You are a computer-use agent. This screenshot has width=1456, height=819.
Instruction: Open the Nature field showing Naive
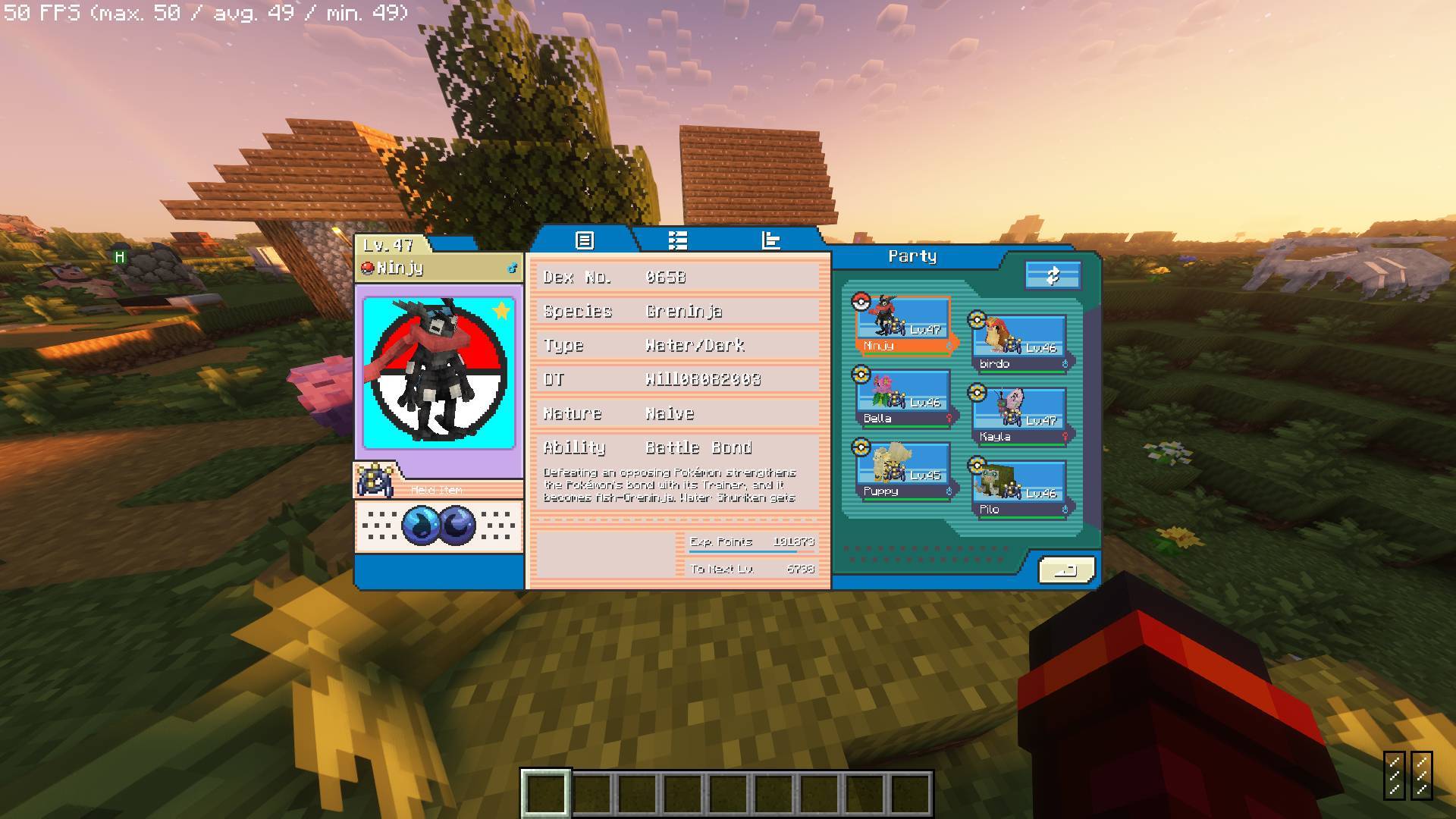coord(675,413)
